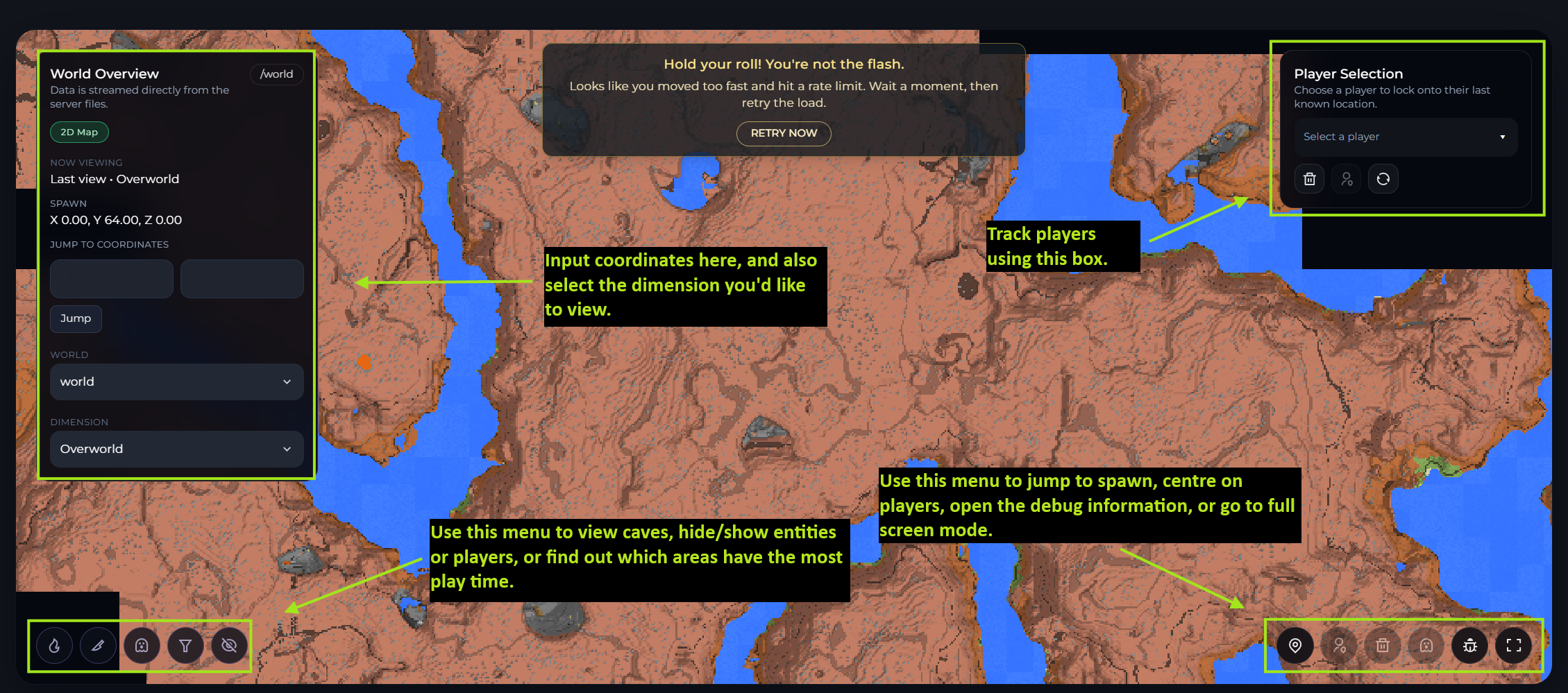Click the /world path badge
Screen dimensions: 1568x693
[276, 74]
